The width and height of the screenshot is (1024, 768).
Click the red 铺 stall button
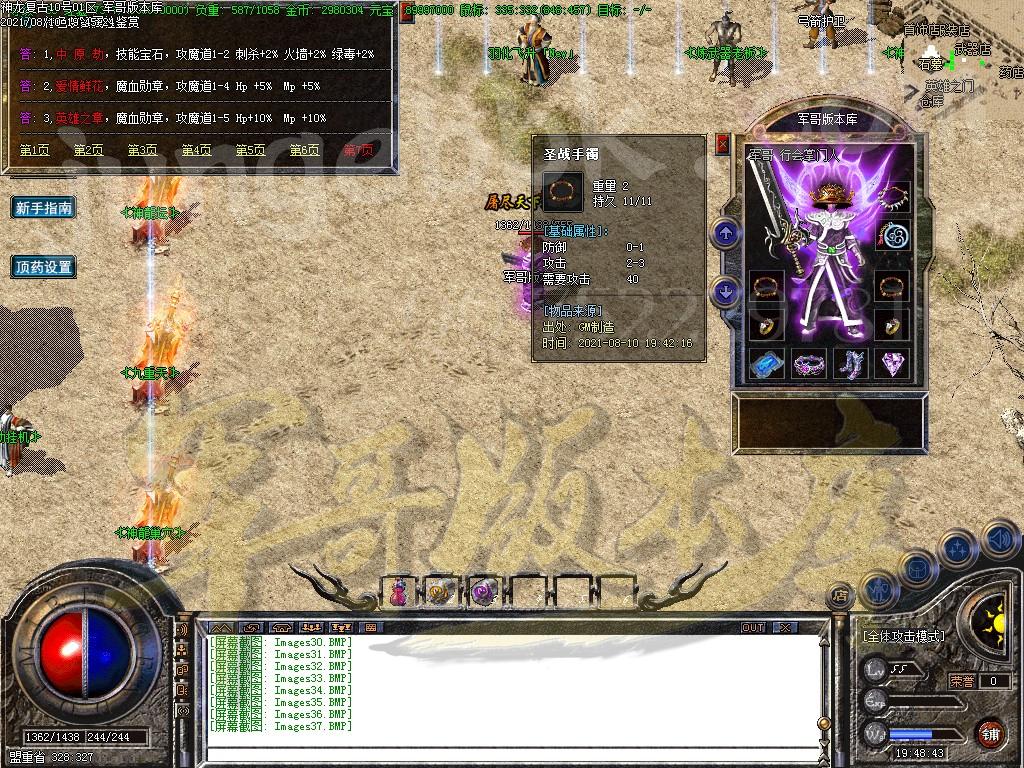989,733
